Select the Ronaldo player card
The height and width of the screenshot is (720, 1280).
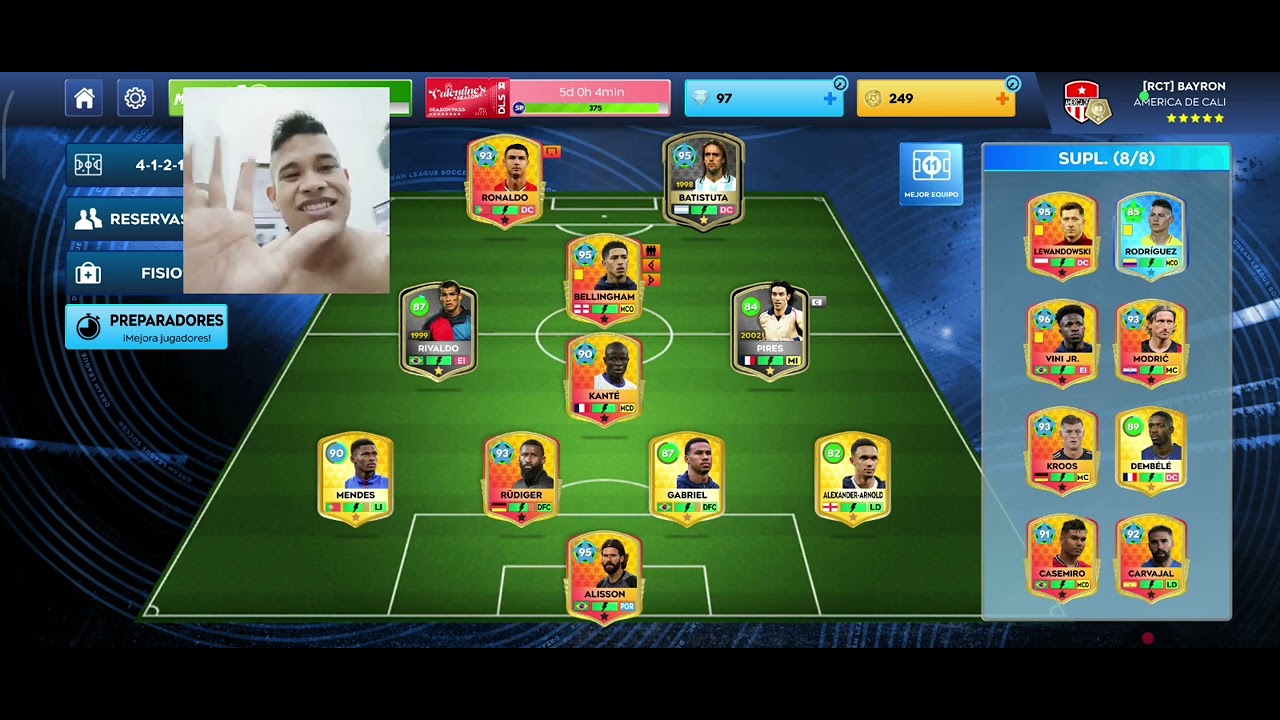(x=505, y=180)
